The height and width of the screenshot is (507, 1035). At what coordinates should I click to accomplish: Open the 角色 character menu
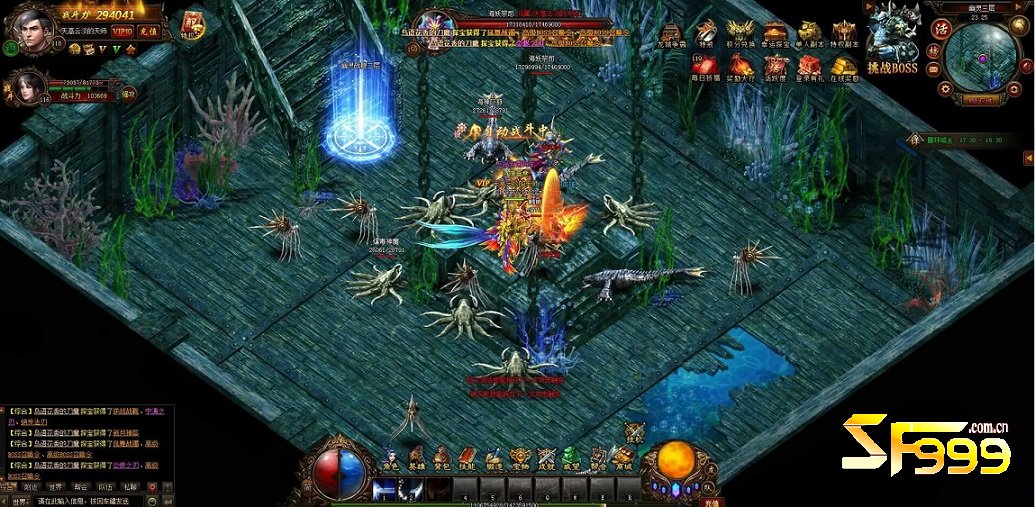(388, 460)
